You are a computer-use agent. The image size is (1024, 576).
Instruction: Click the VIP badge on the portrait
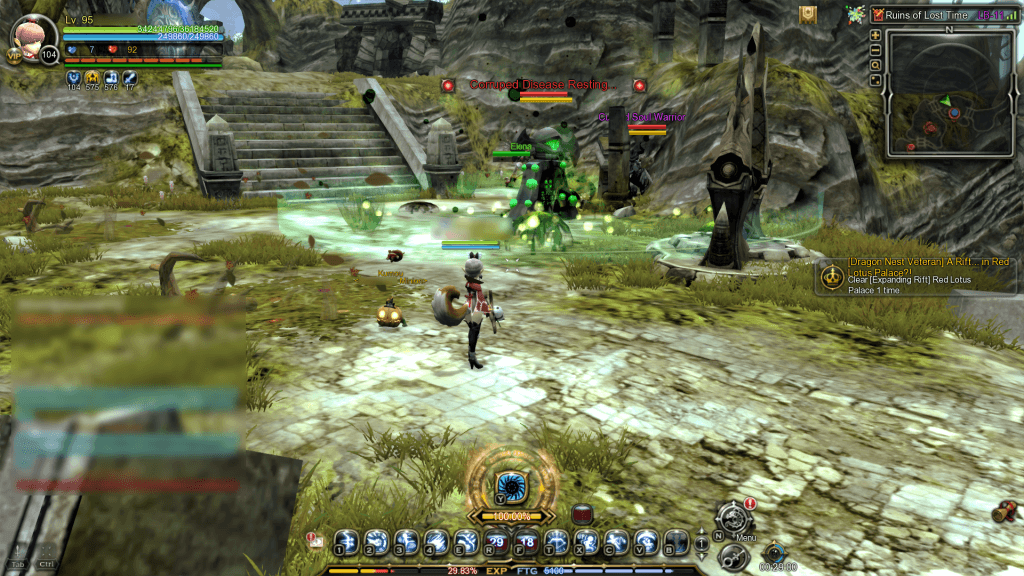click(x=16, y=57)
